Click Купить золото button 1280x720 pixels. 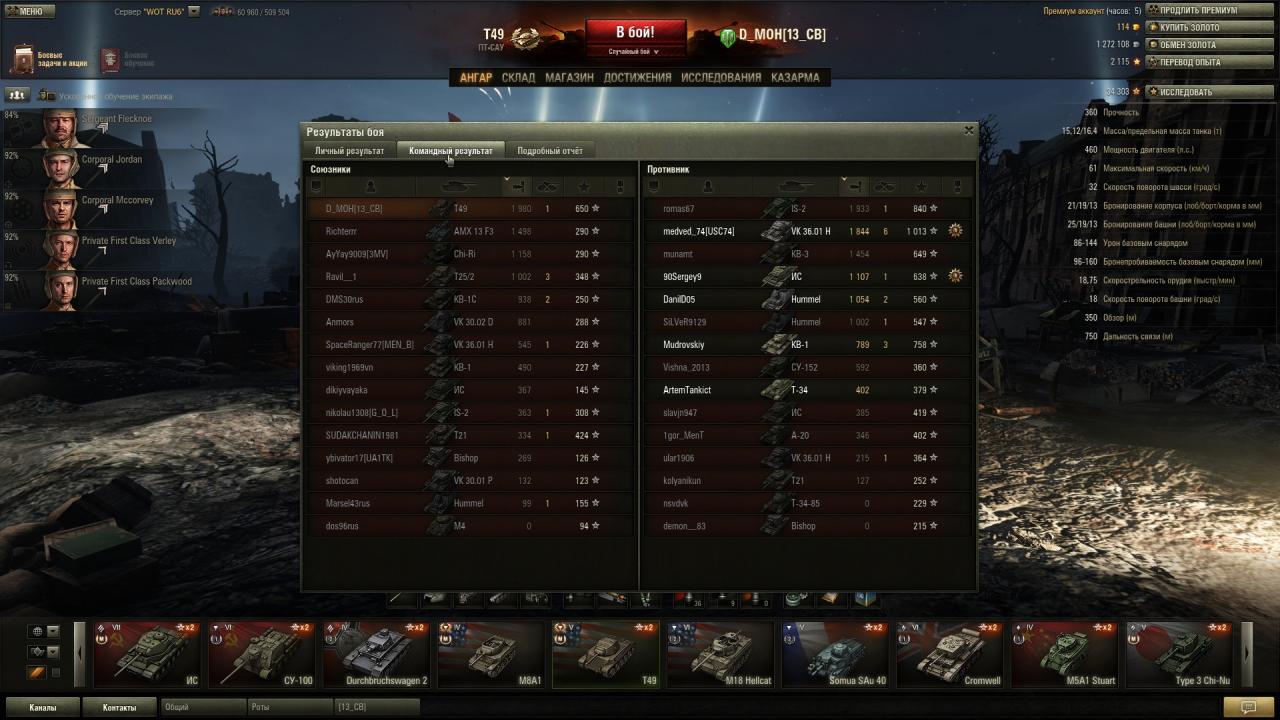click(1197, 27)
